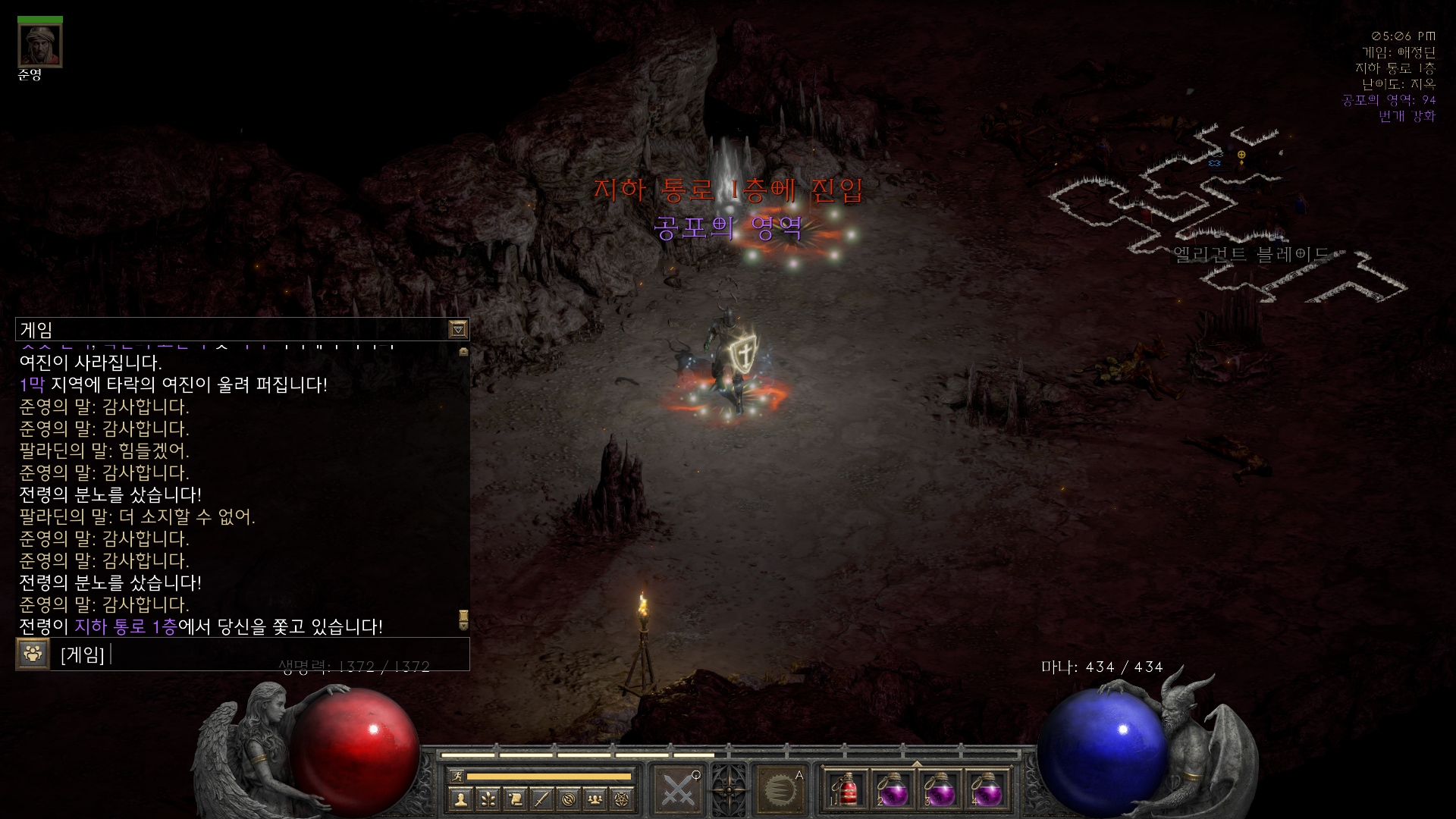Open the quest log scroll icon

pyautogui.click(x=515, y=799)
